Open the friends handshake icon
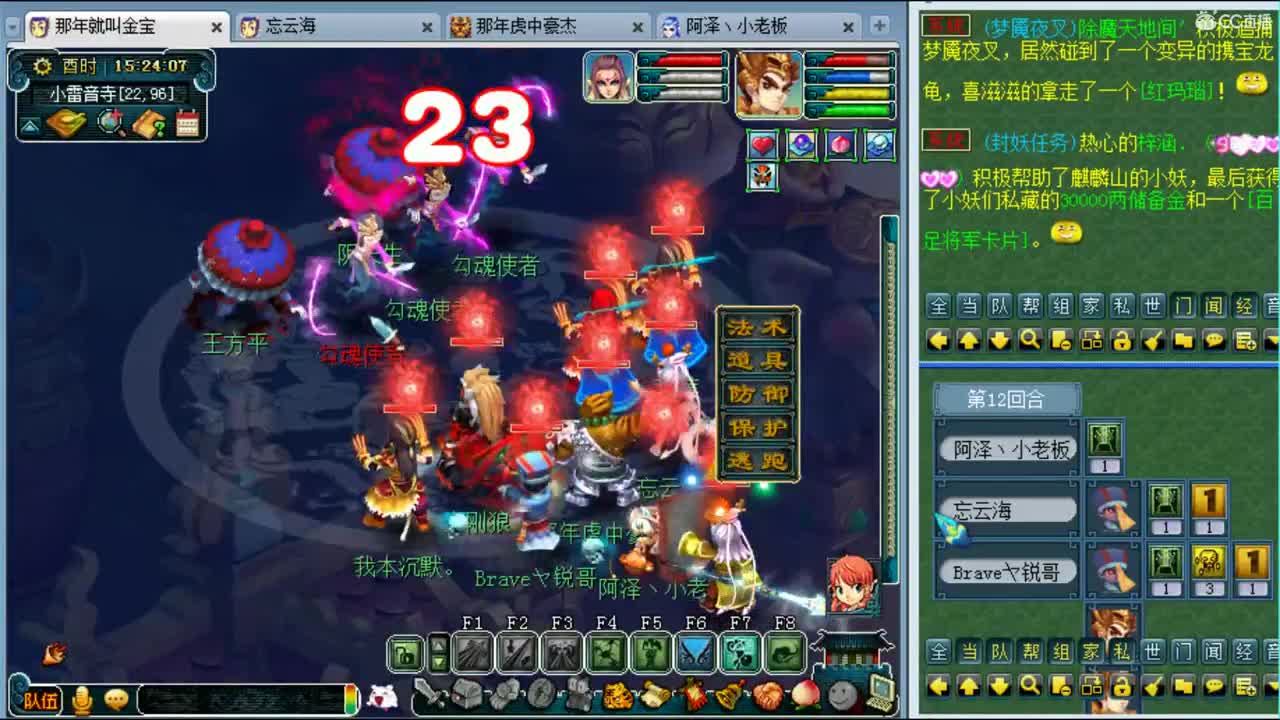Image resolution: width=1280 pixels, height=720 pixels. (x=767, y=696)
